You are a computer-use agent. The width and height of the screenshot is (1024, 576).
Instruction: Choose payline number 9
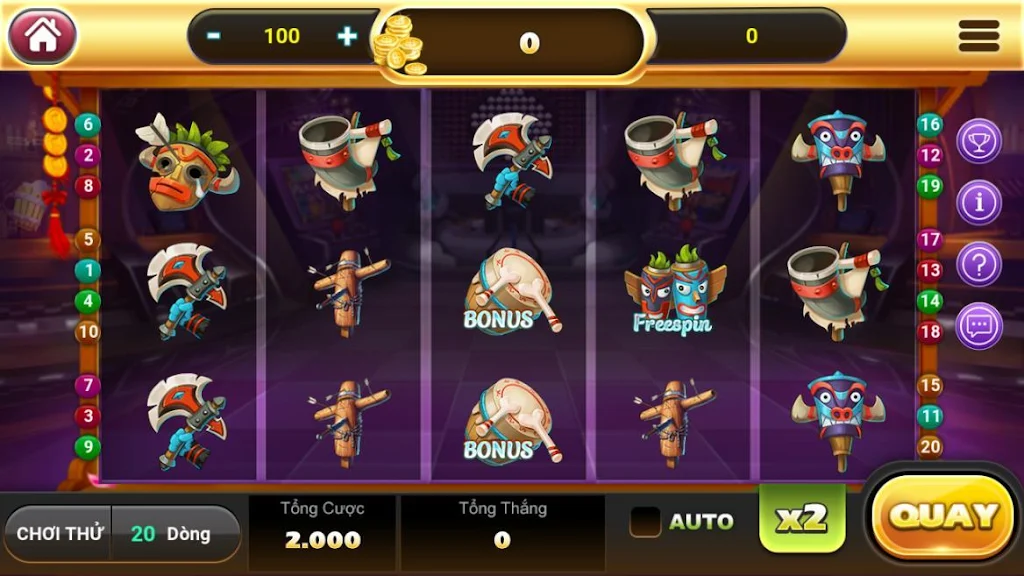[88, 447]
